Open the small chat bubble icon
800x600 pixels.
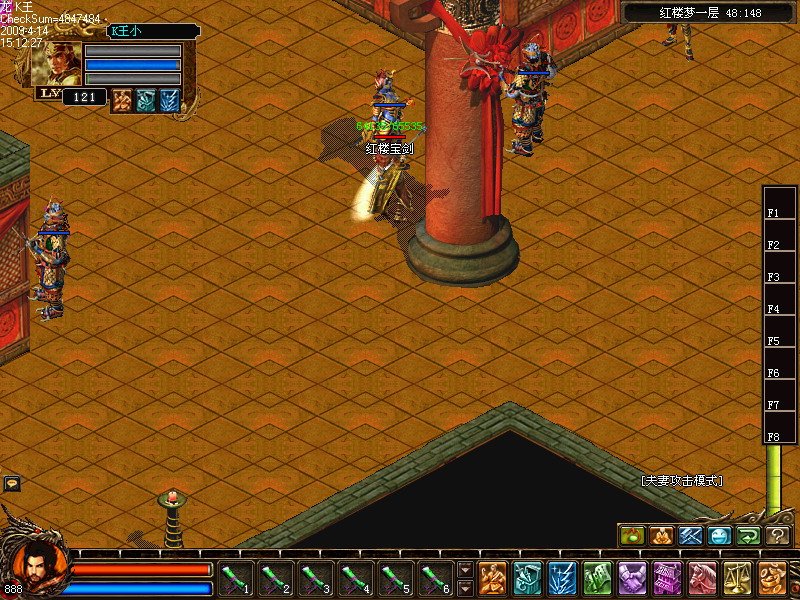12,484
